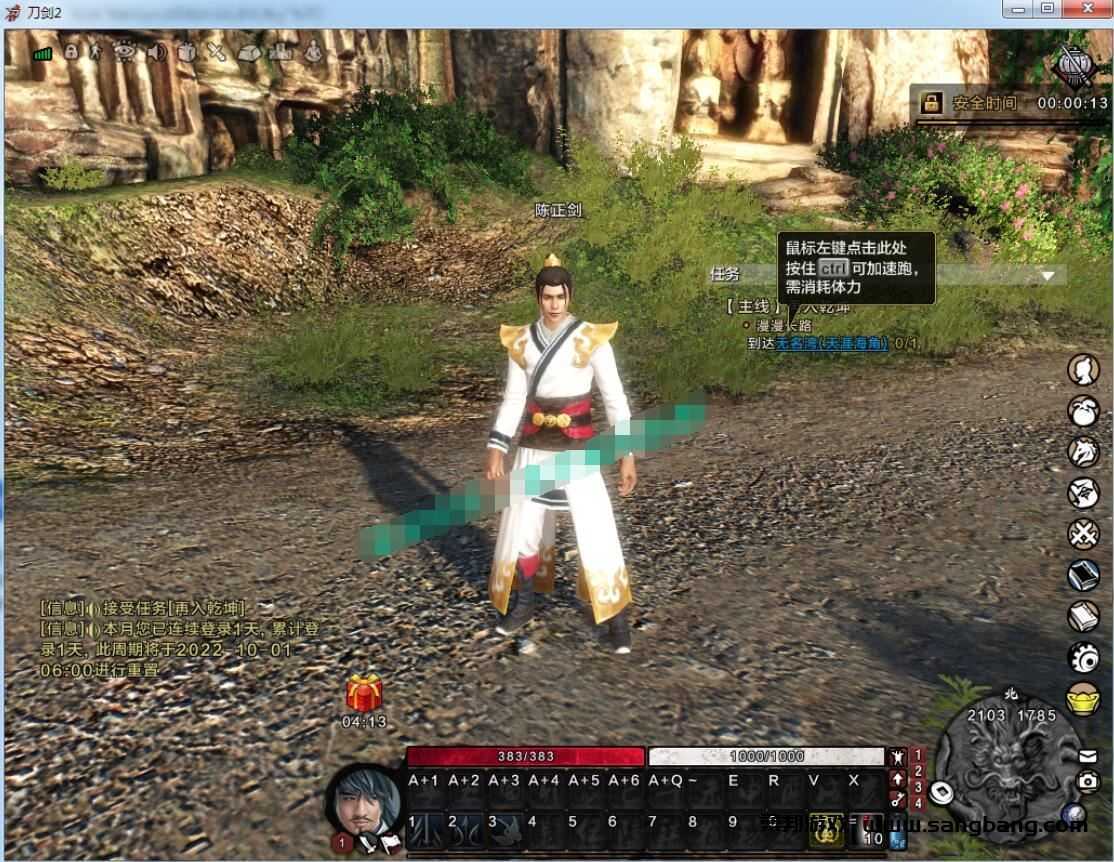1114x862 pixels.
Task: Expand the 任务 quest tracker dropdown arrow
Action: click(x=1047, y=275)
